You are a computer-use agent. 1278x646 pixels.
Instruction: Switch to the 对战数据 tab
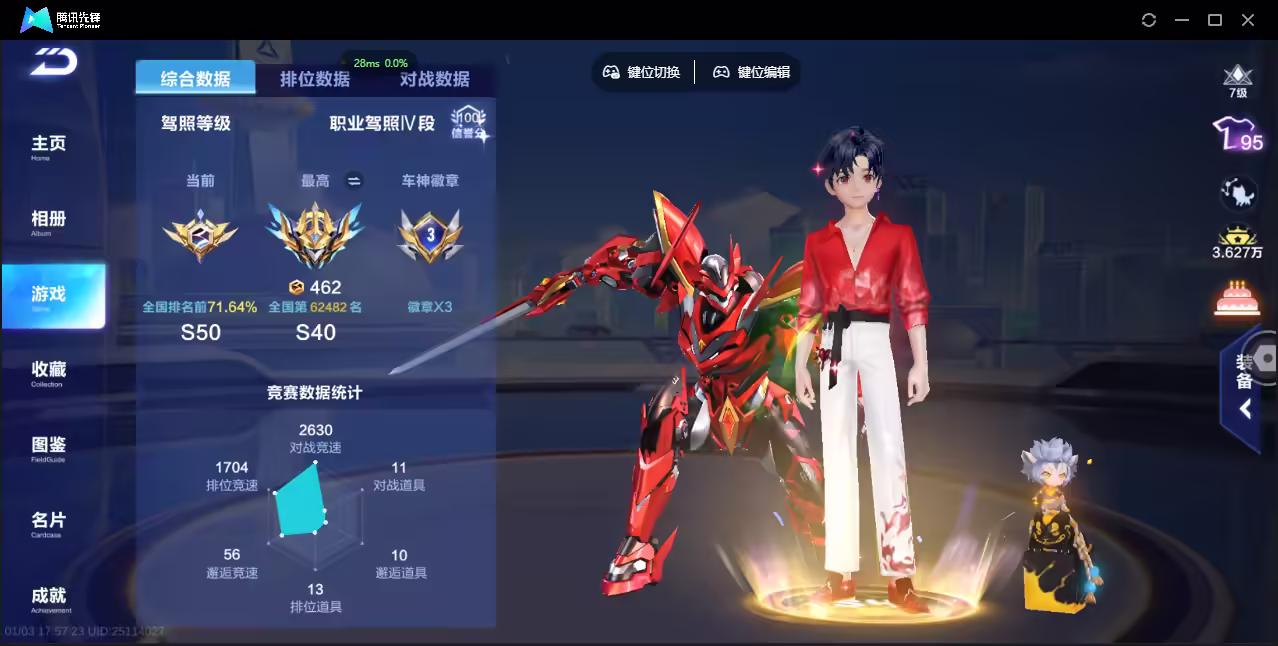tap(434, 79)
